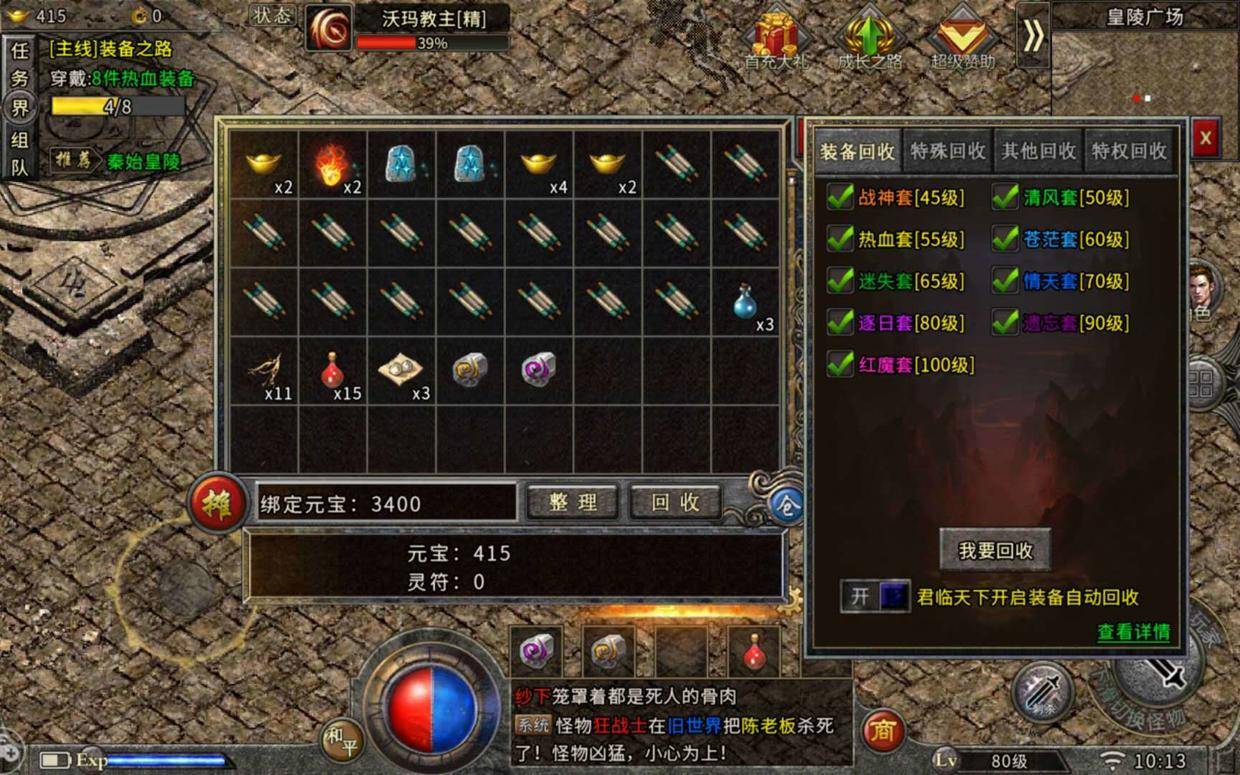Open the 商 shop button

tap(882, 731)
